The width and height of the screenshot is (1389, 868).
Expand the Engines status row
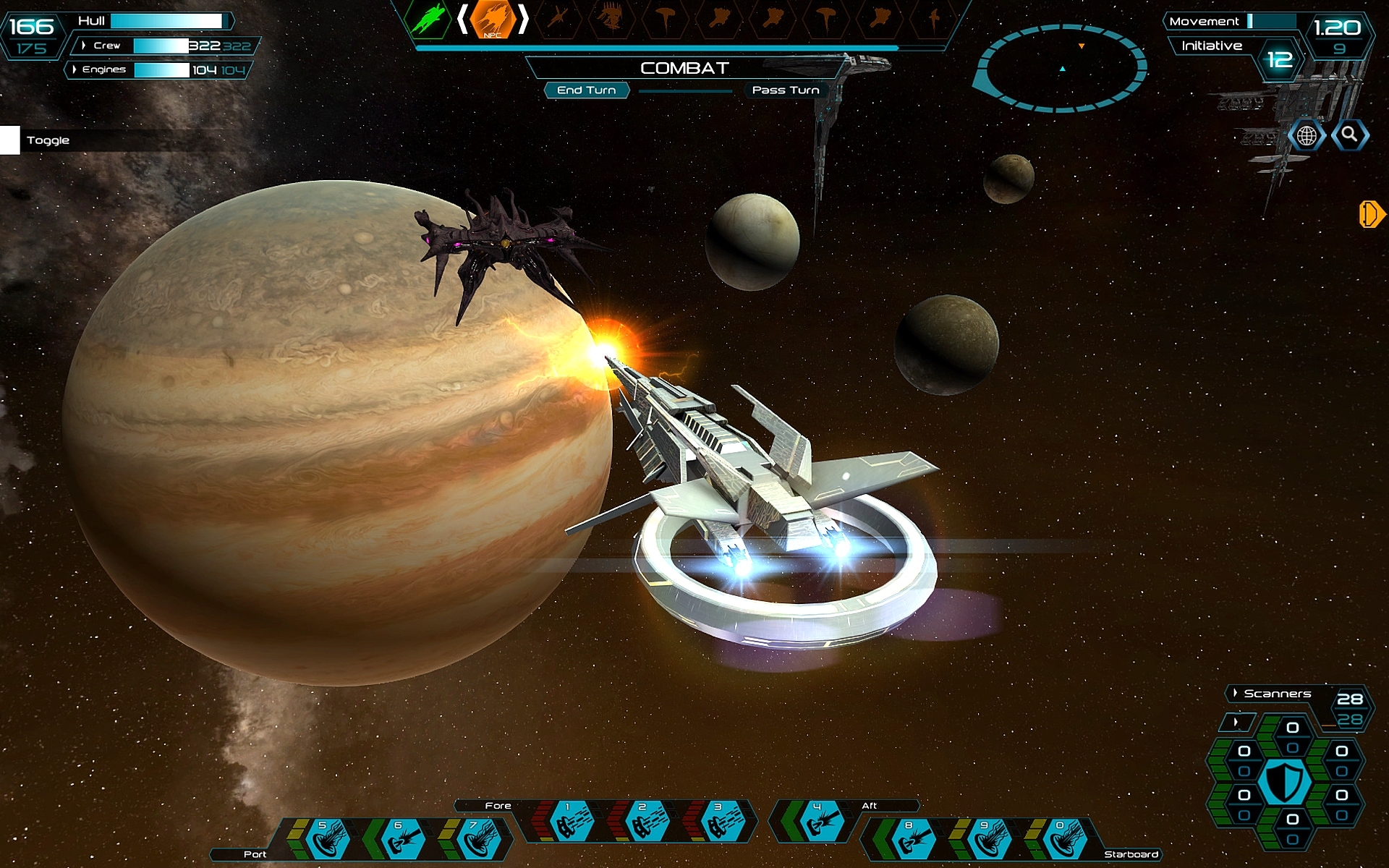75,69
